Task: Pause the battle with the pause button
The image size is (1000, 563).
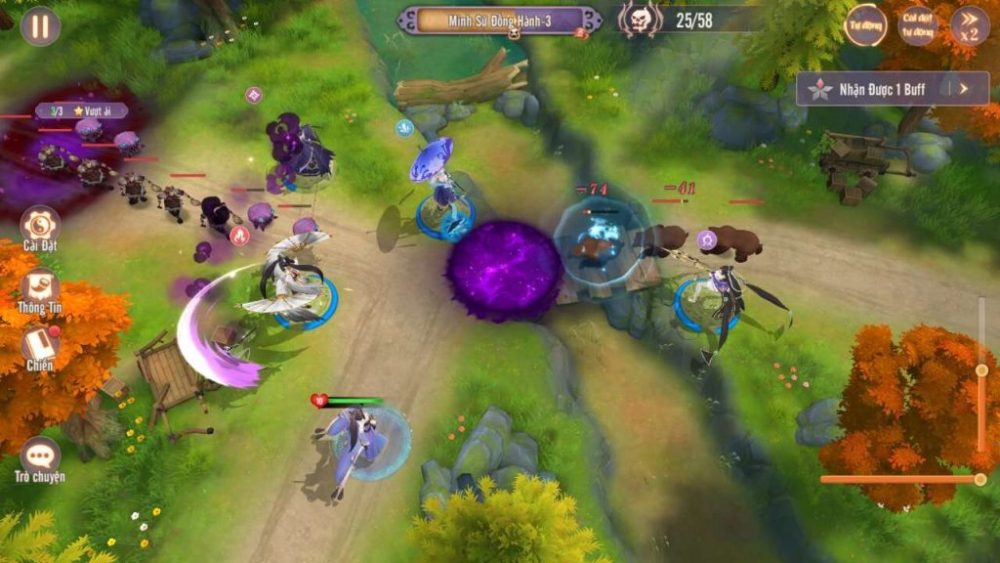Action: click(x=40, y=26)
